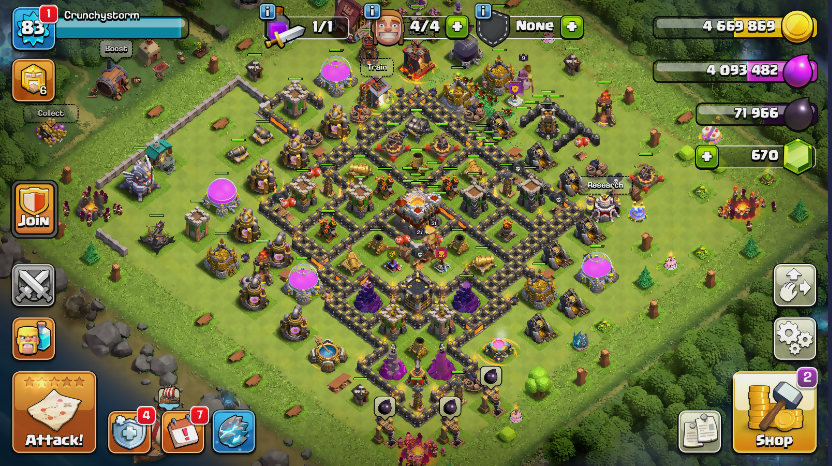Open the crossed swords button
Screen dimensions: 832x466
click(x=33, y=285)
